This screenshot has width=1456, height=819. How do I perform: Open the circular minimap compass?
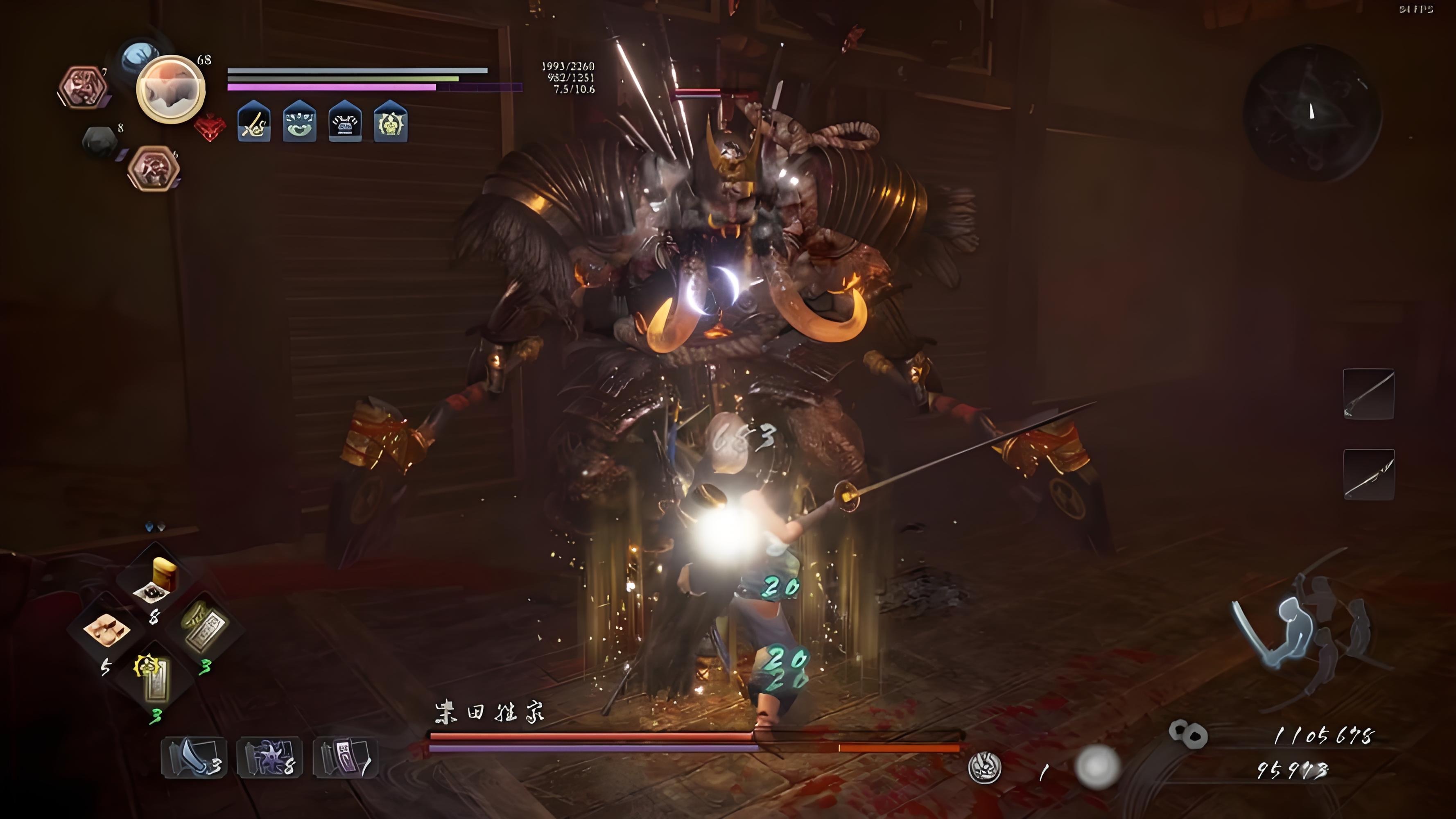1312,113
